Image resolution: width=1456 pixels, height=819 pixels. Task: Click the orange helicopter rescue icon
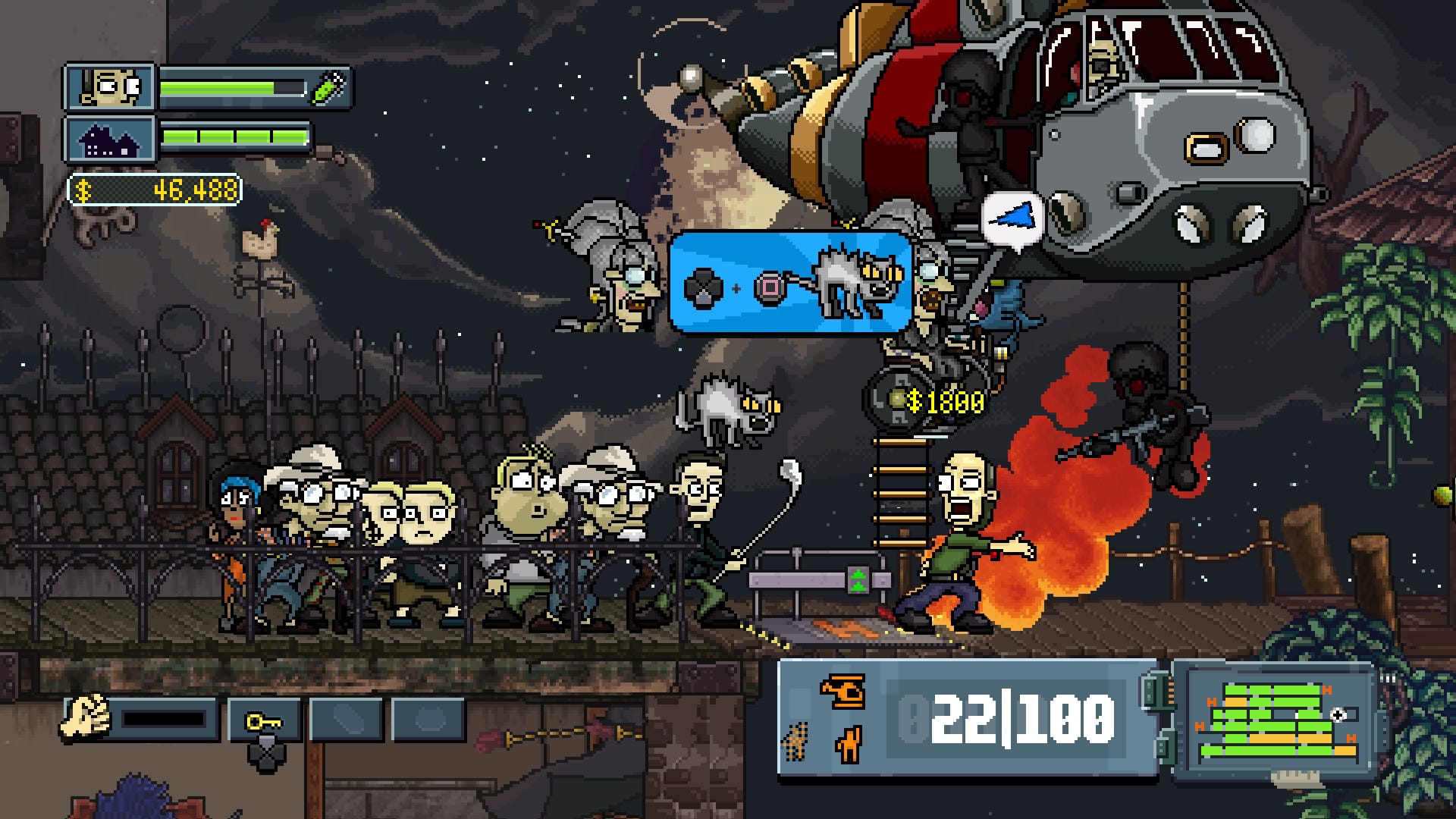843,690
